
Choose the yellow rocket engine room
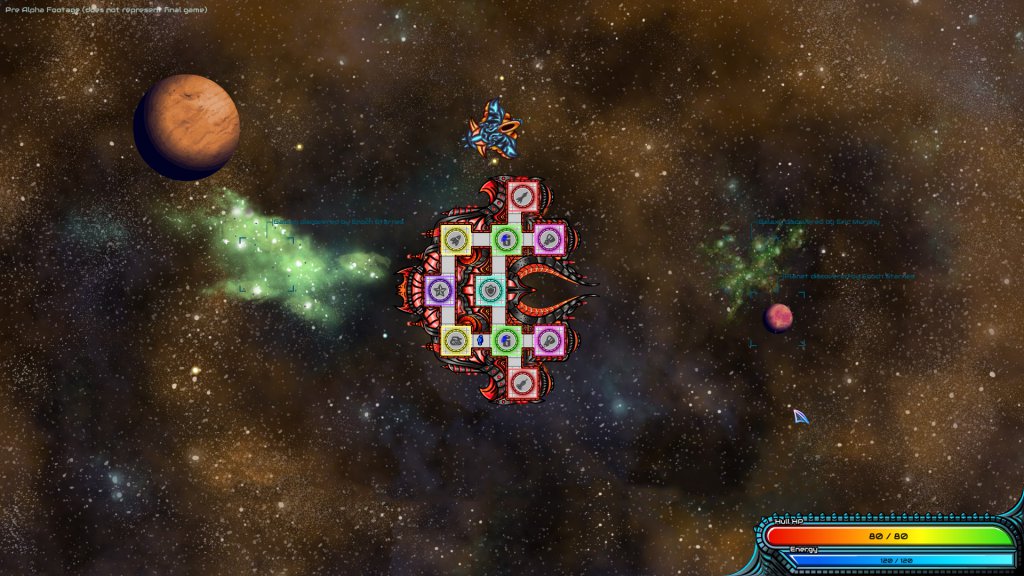tap(457, 239)
